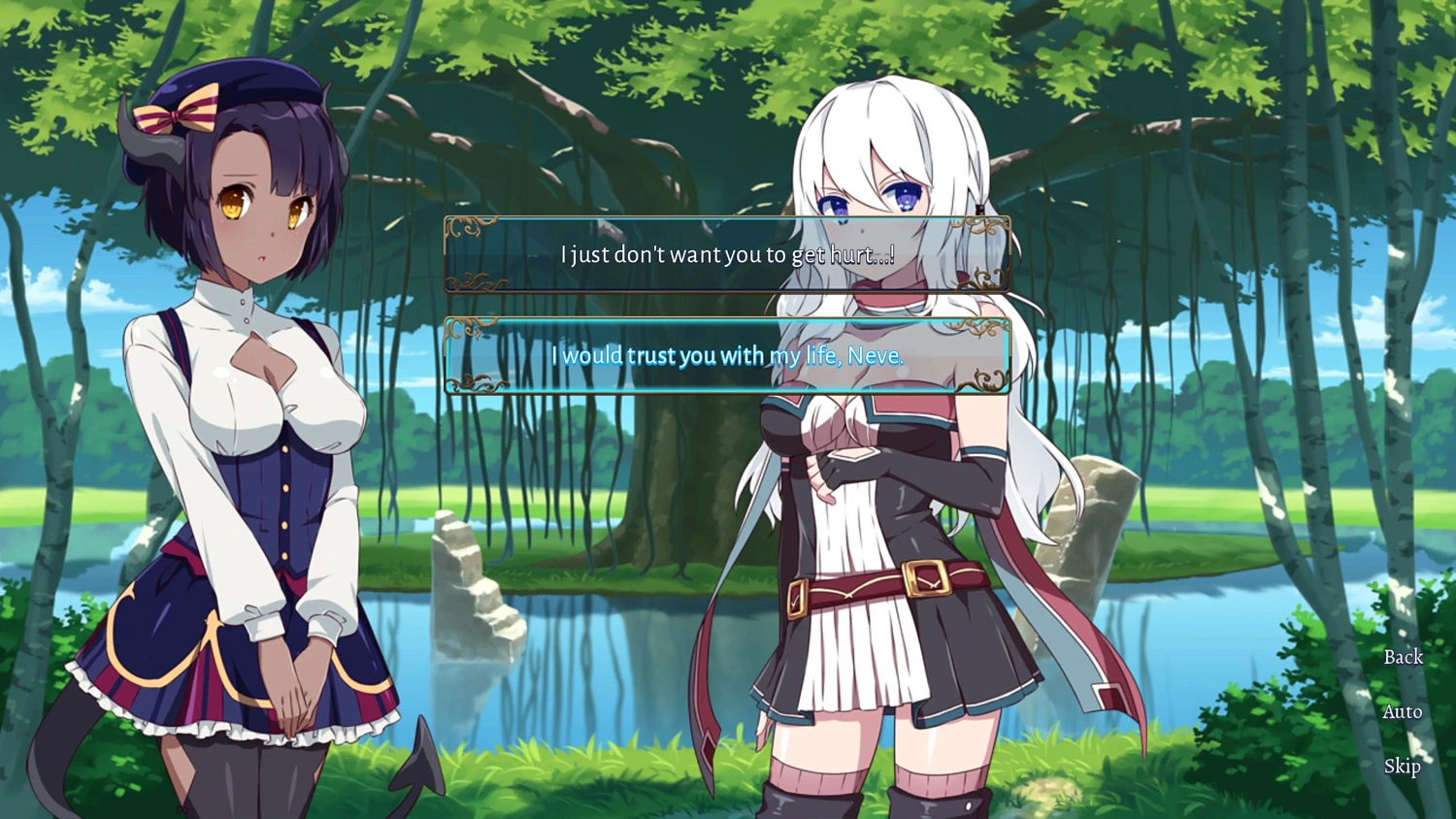Screen dimensions: 1456x819
Task: Click Neve's name in the choice text
Action: coord(872,355)
